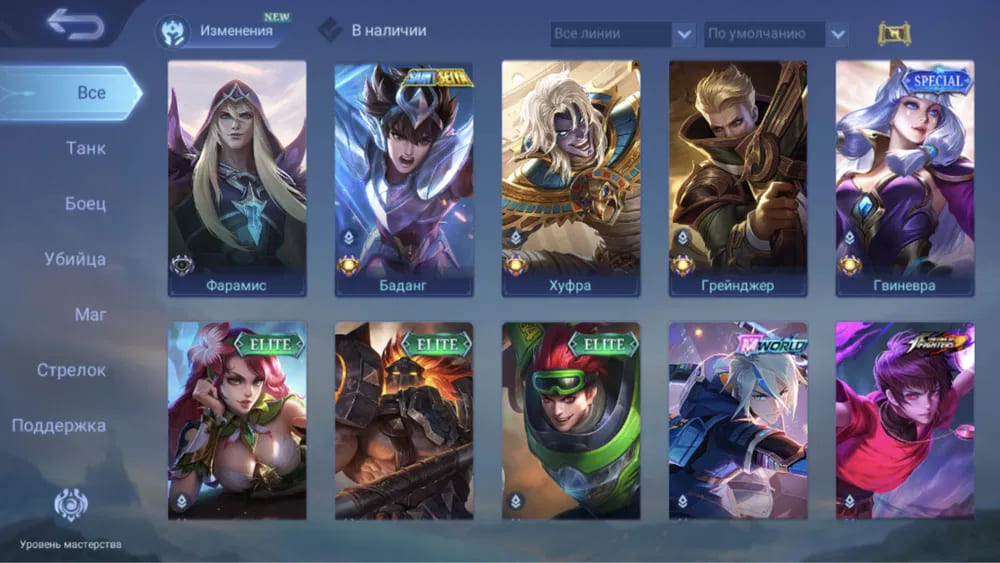Choose the King of Fighters skin hero card
Screen dimensions: 1000x563
point(905,420)
